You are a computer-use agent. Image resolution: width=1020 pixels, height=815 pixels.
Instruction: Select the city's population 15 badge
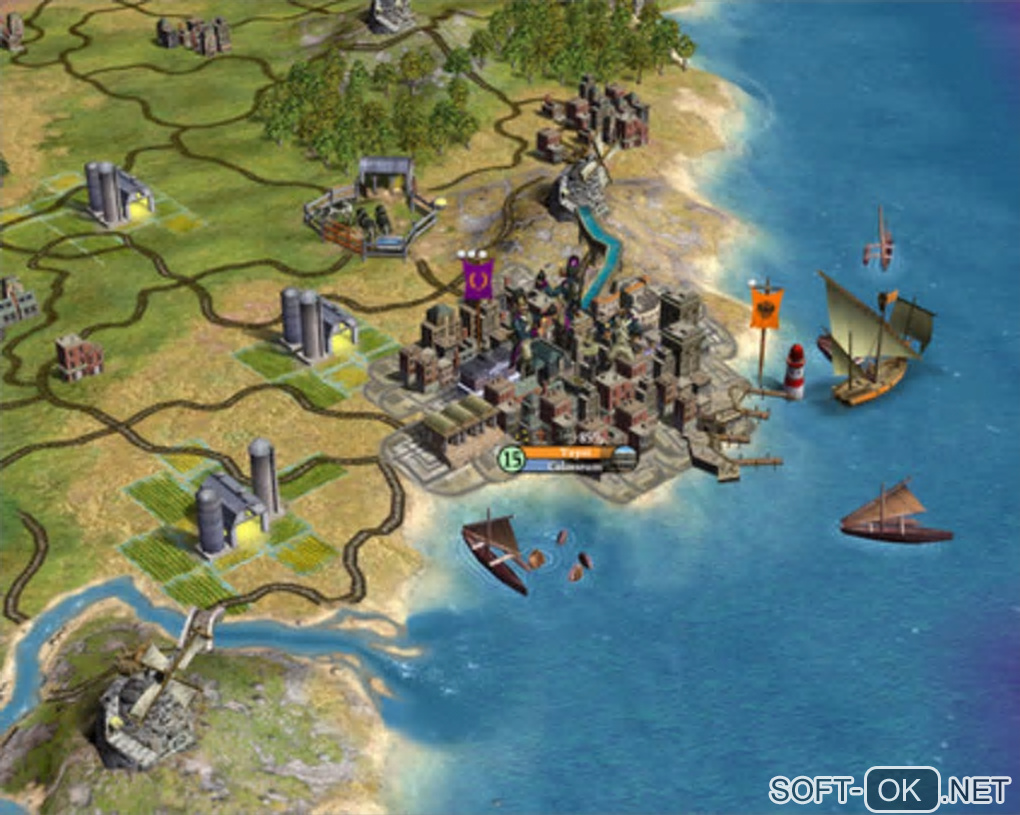[x=511, y=459]
